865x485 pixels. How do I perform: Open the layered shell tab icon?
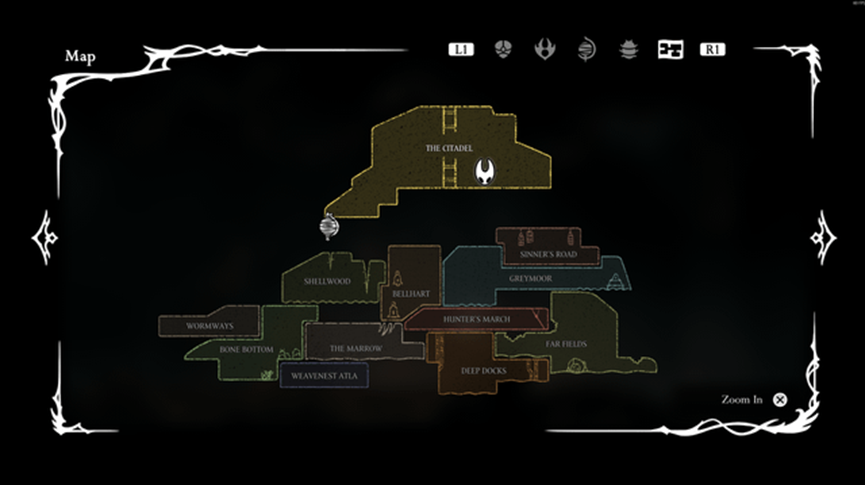(628, 49)
